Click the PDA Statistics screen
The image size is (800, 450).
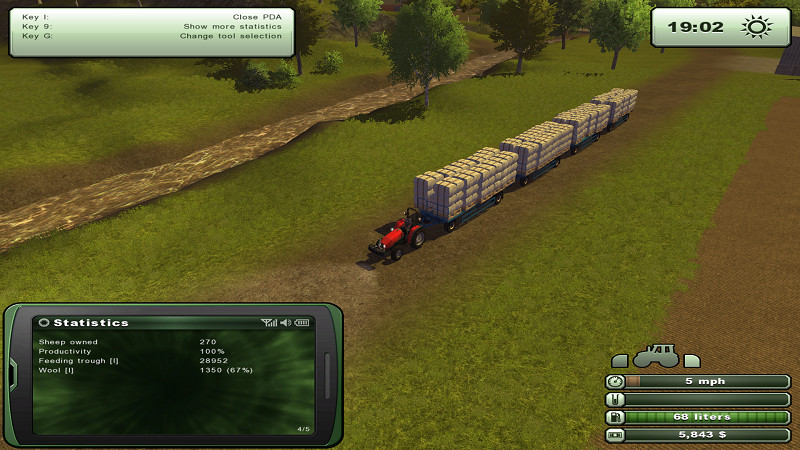pyautogui.click(x=174, y=375)
